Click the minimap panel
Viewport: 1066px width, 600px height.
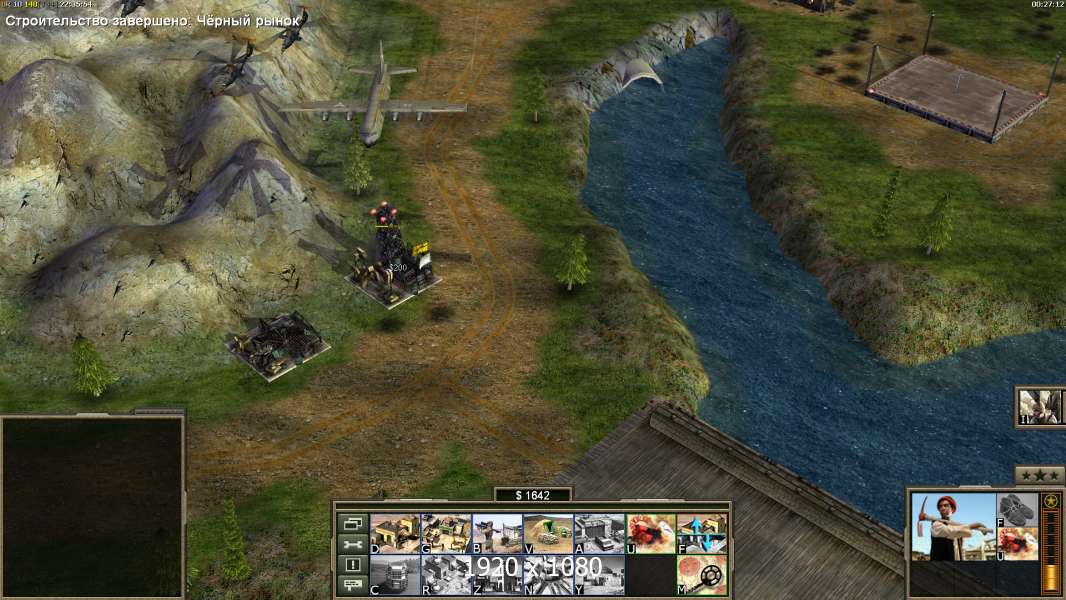[x=92, y=505]
